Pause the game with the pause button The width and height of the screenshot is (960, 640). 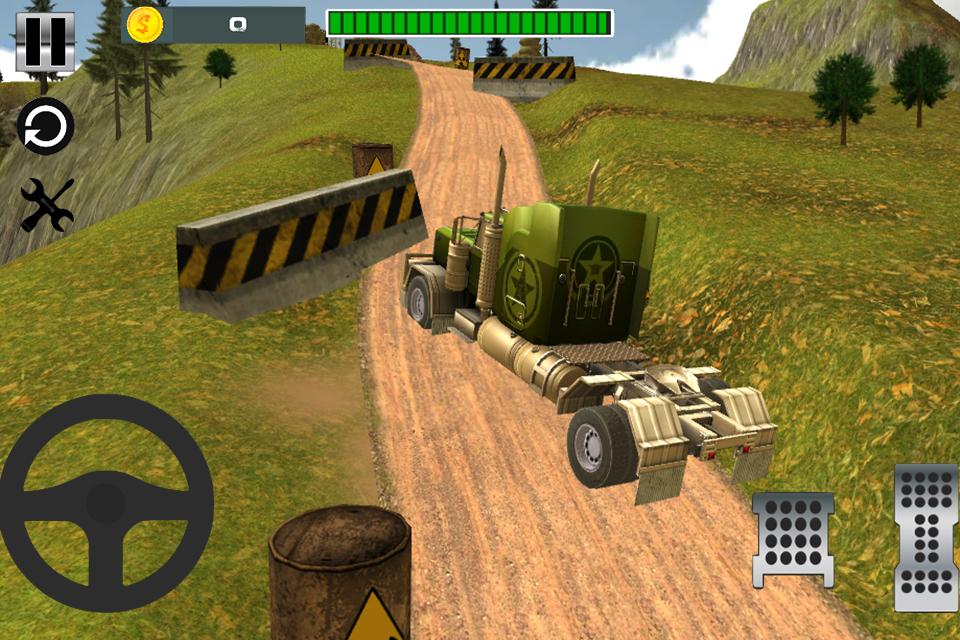(x=45, y=42)
